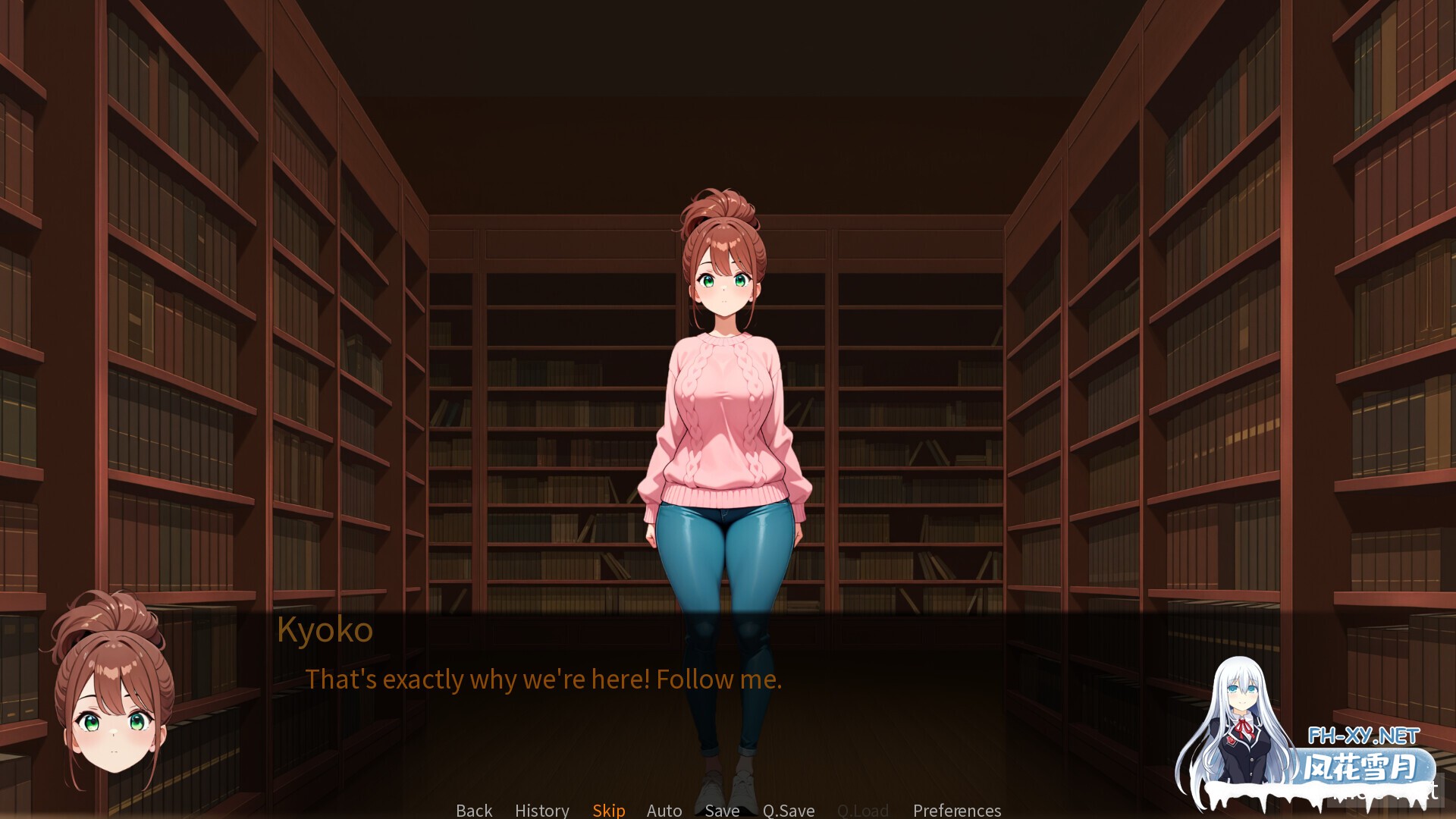Perform a Q.Save quick save

(x=788, y=810)
